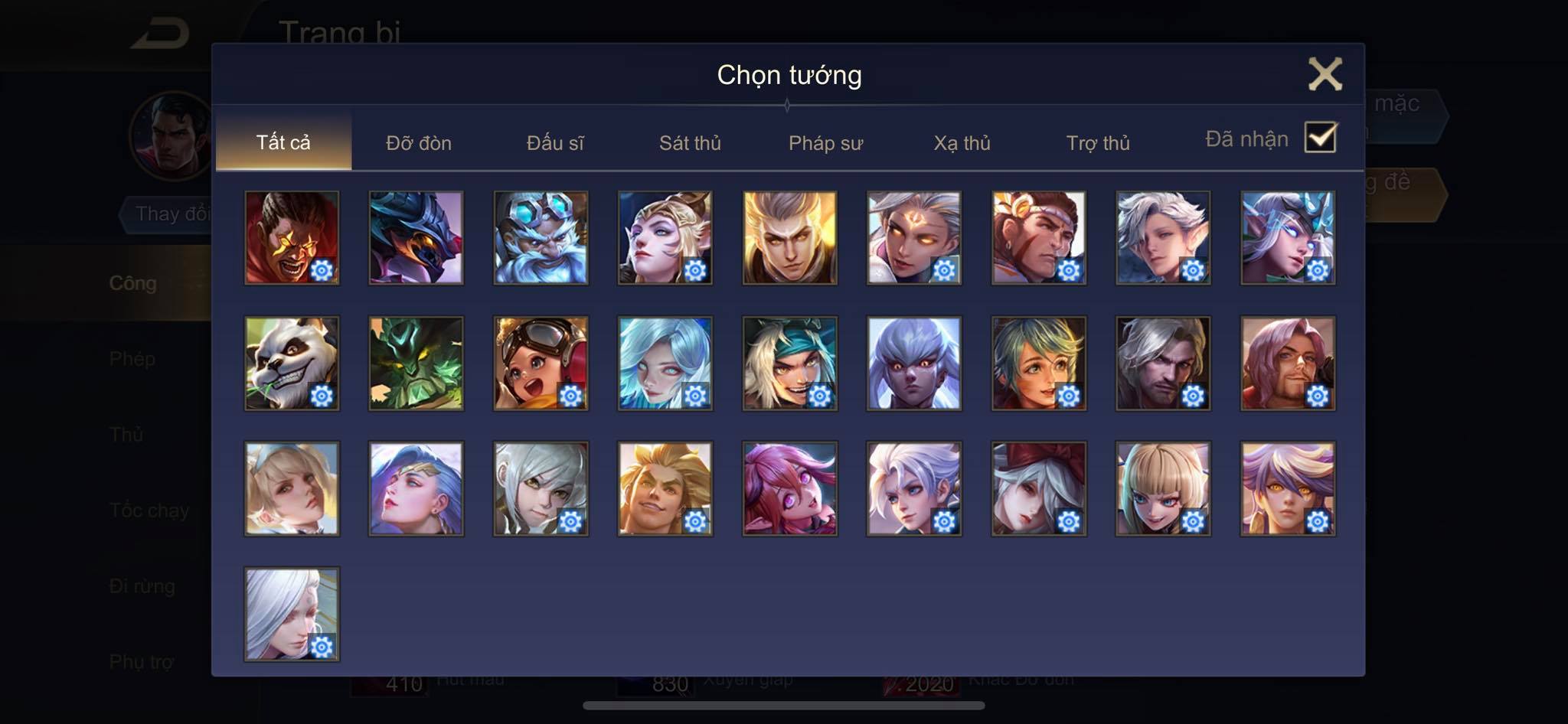Choose the hero with spiky golden mane

coord(665,488)
